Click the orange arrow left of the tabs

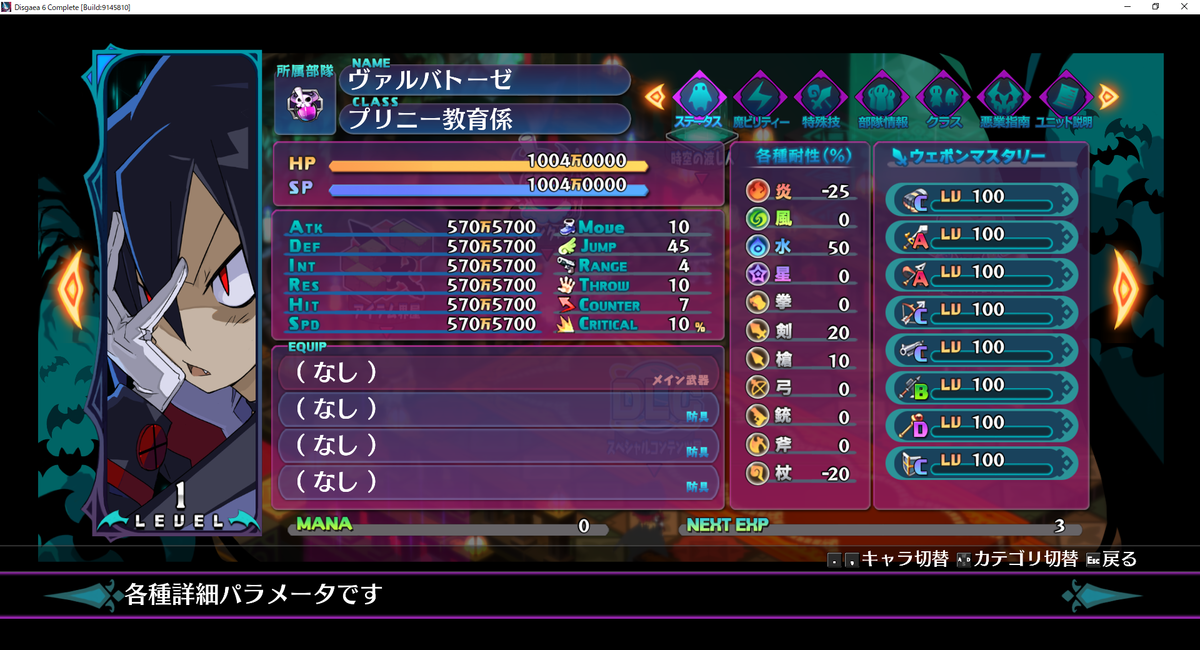[x=655, y=96]
